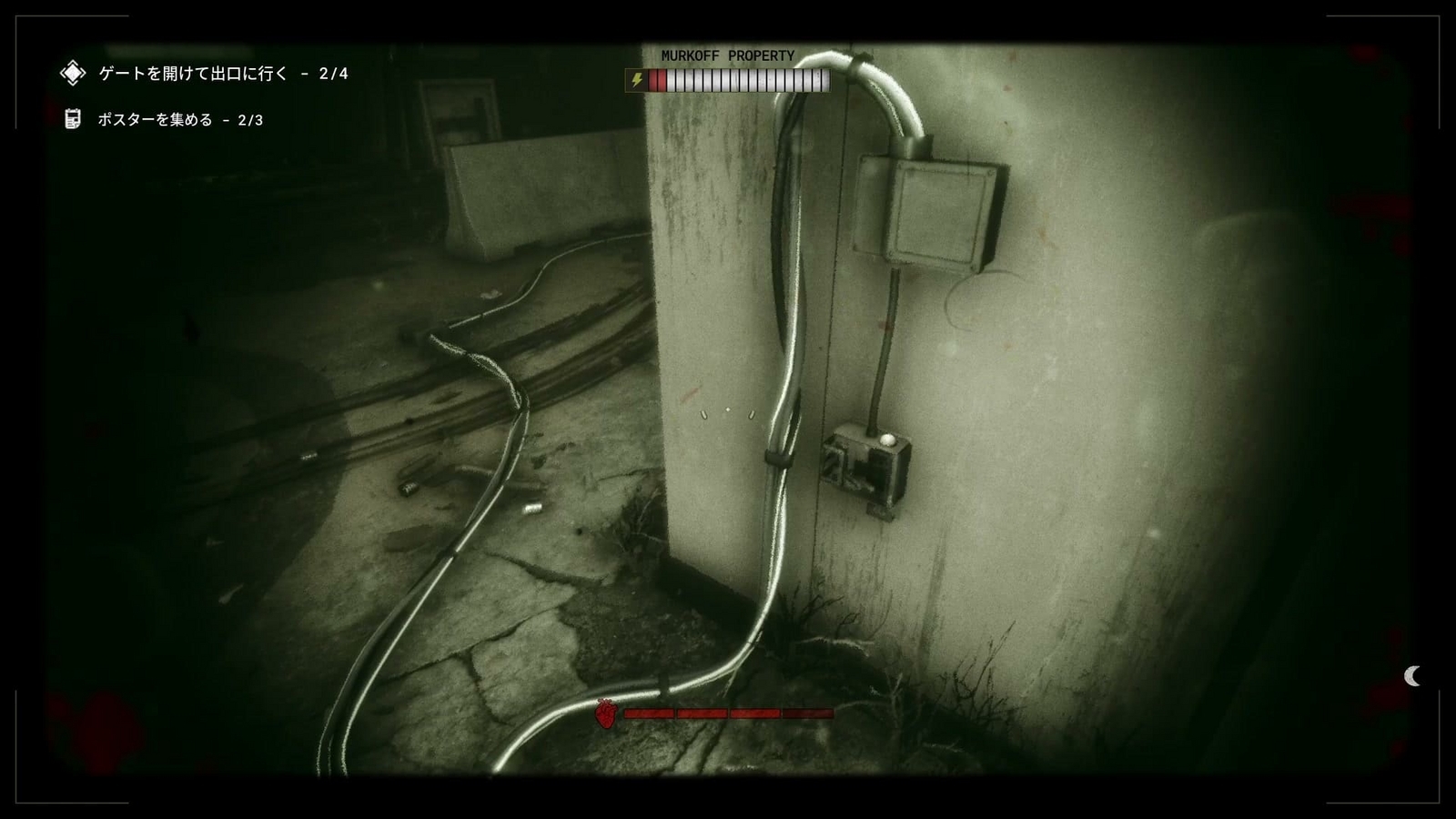Click the 2/4 gate objective counter
The image size is (1456, 819).
(332, 73)
